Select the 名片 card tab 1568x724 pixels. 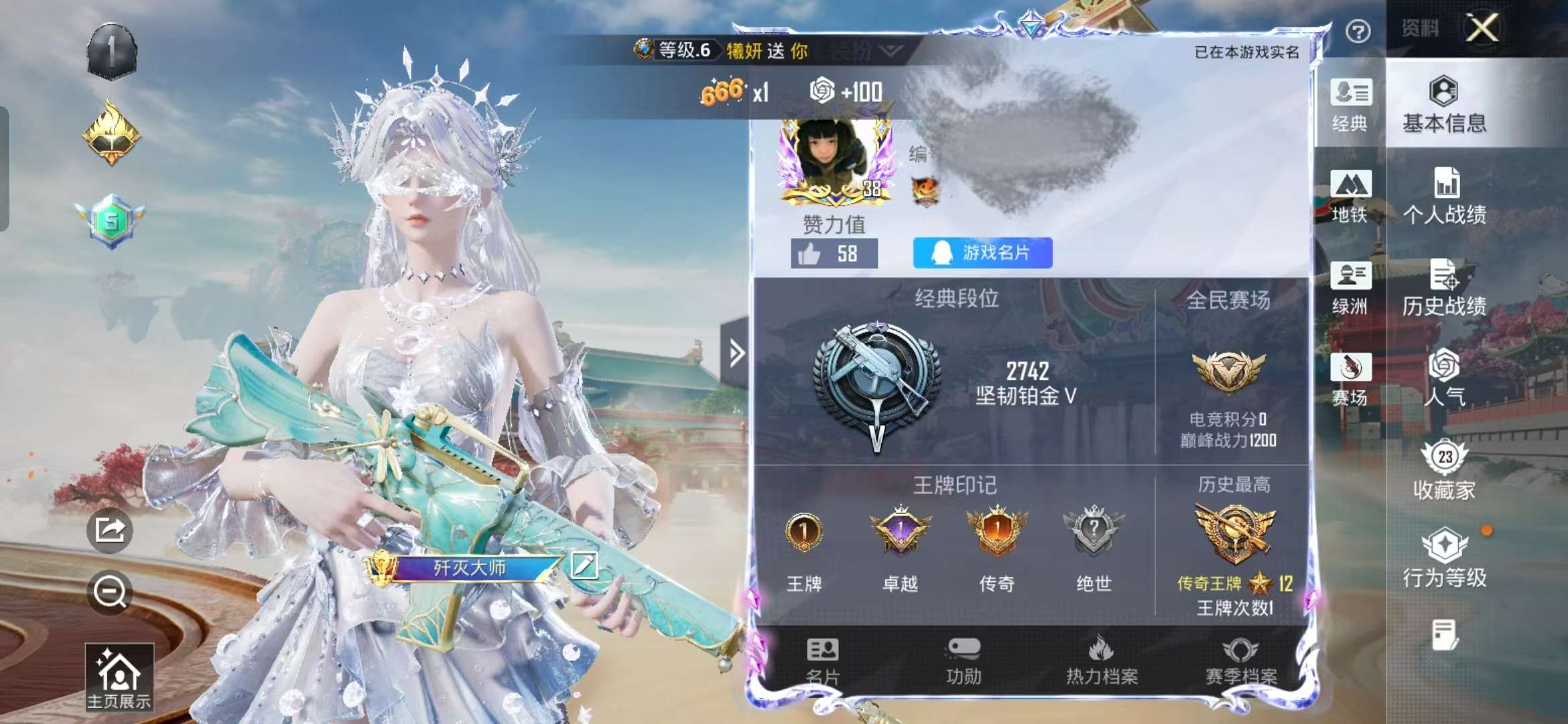tap(823, 661)
